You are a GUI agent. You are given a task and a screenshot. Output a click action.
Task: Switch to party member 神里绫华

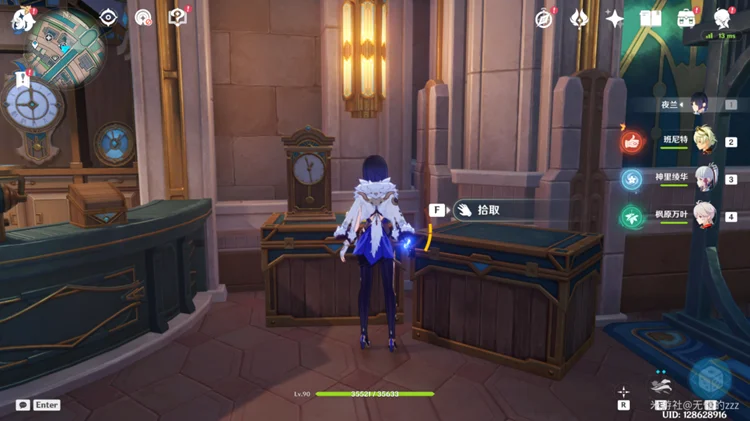coord(707,179)
